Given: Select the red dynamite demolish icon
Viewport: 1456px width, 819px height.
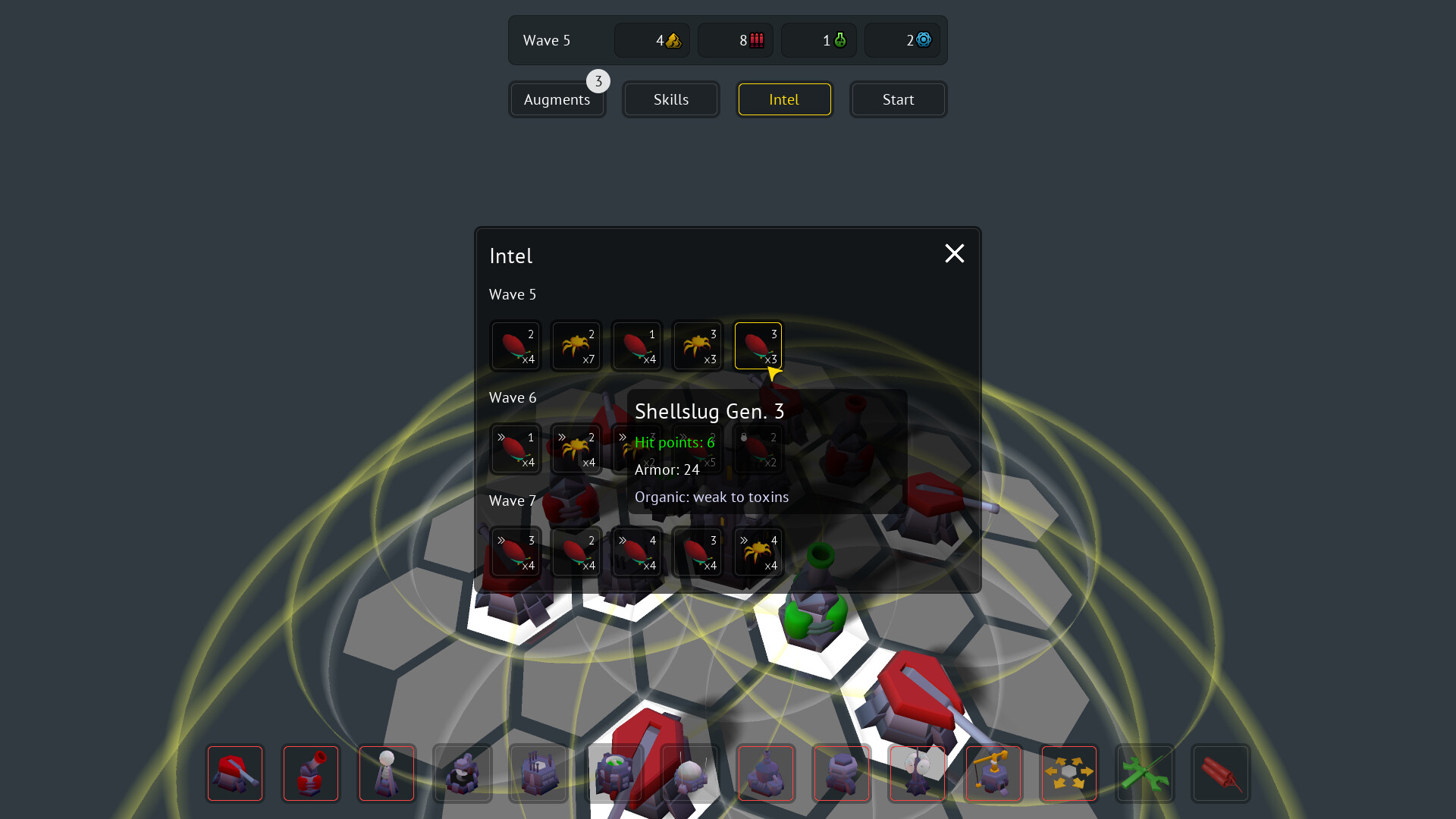Looking at the screenshot, I should (x=1221, y=773).
